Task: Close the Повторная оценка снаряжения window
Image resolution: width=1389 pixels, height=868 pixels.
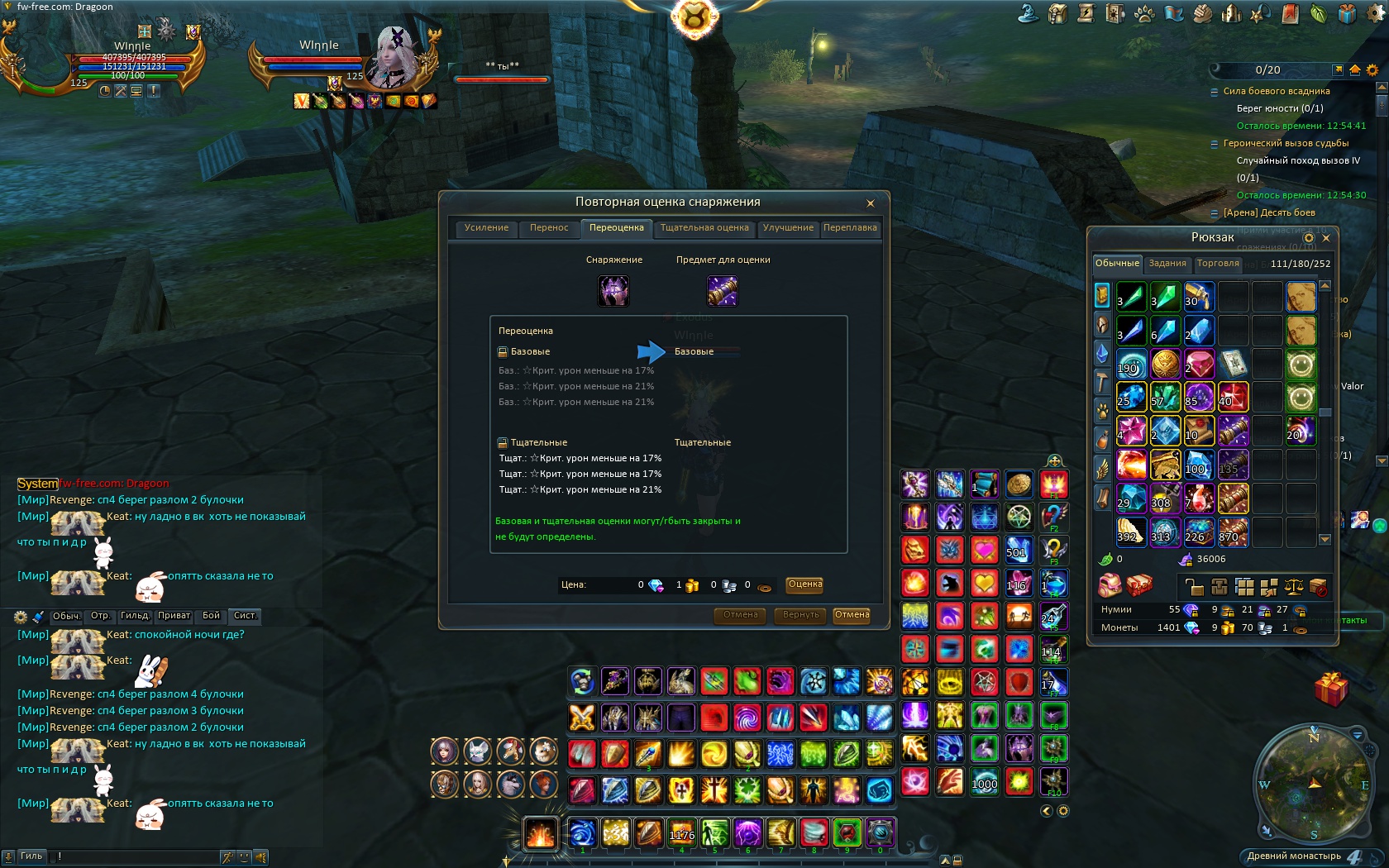Action: (x=870, y=203)
